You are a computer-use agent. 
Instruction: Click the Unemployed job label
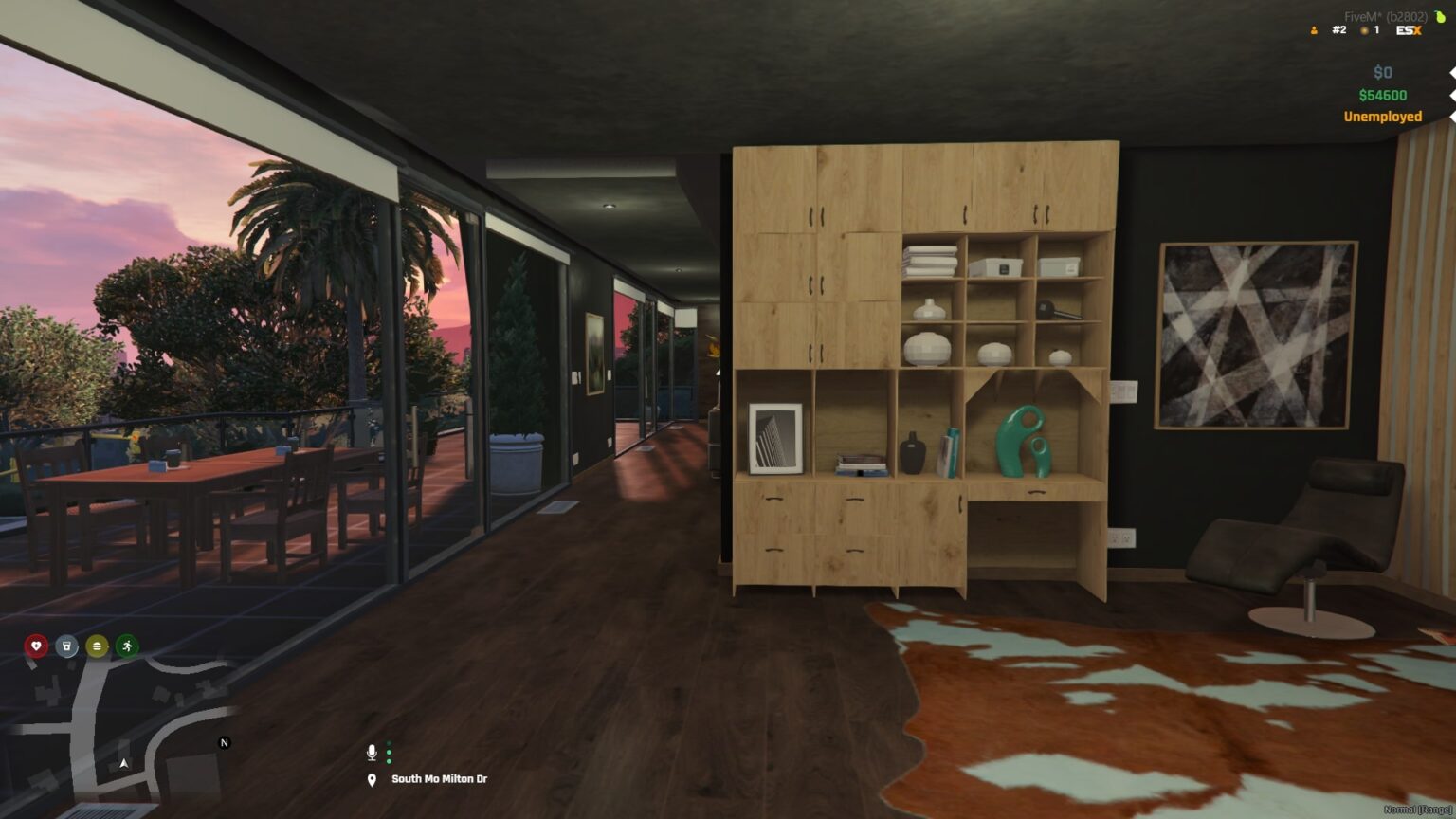coord(1381,116)
